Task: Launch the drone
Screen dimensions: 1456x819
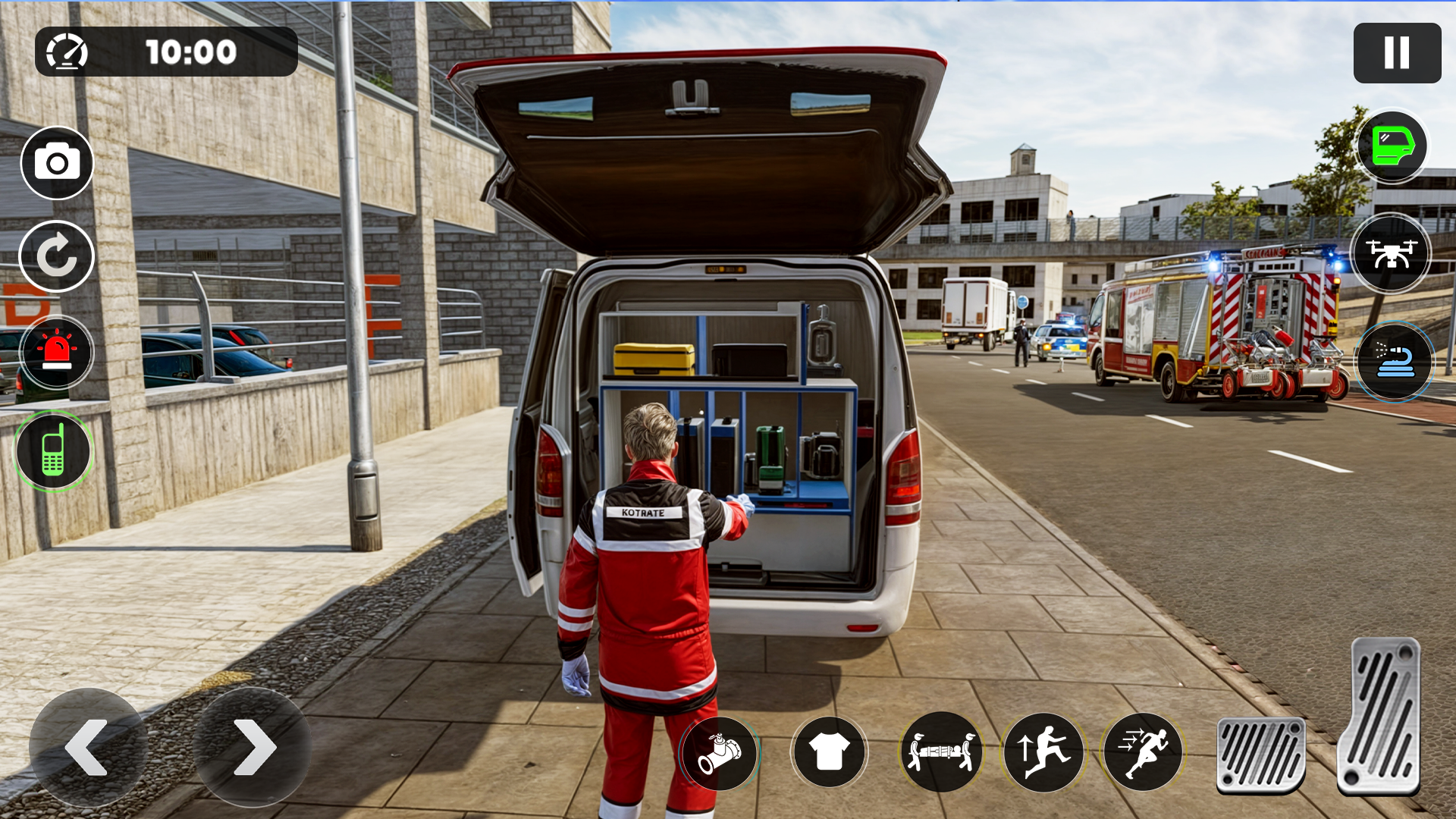Action: pos(1391,254)
